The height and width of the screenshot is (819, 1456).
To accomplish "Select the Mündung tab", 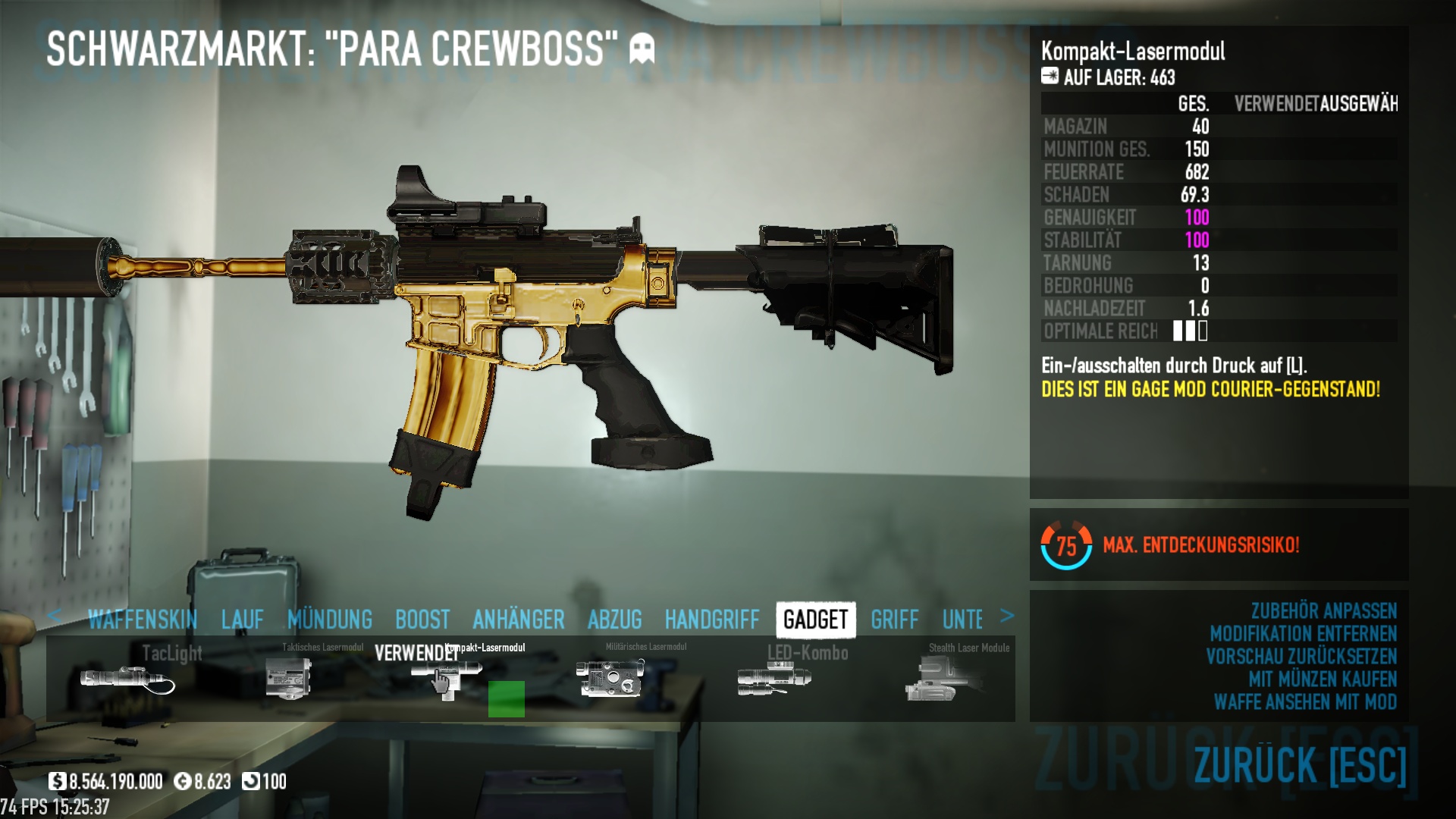I will [x=330, y=620].
